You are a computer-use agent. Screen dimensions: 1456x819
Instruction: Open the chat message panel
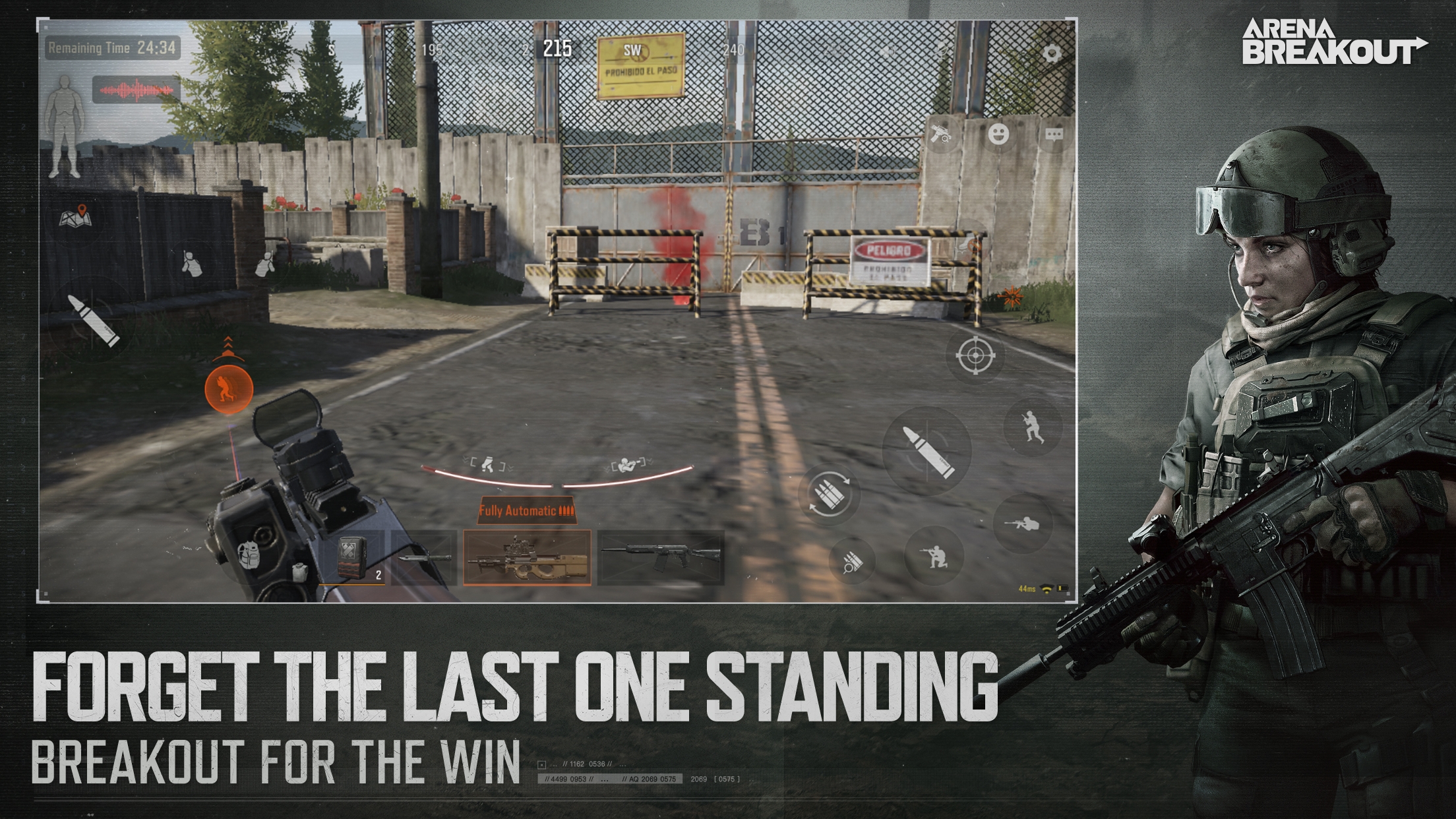pyautogui.click(x=1054, y=136)
